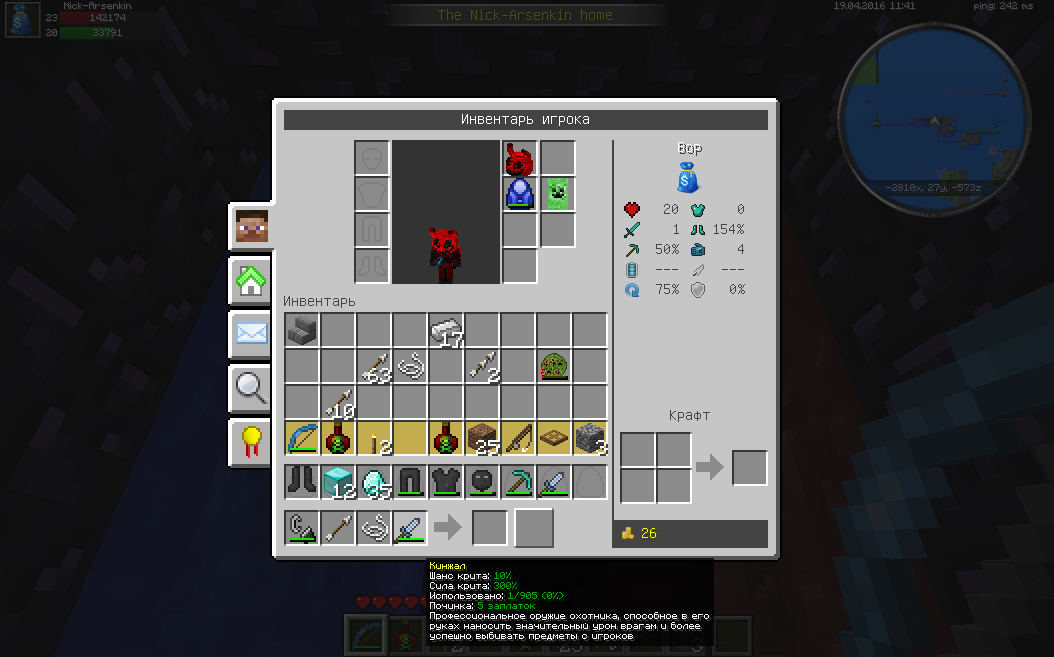Image resolution: width=1054 pixels, height=657 pixels.
Task: Select the dagger in the bottom row
Action: click(410, 527)
